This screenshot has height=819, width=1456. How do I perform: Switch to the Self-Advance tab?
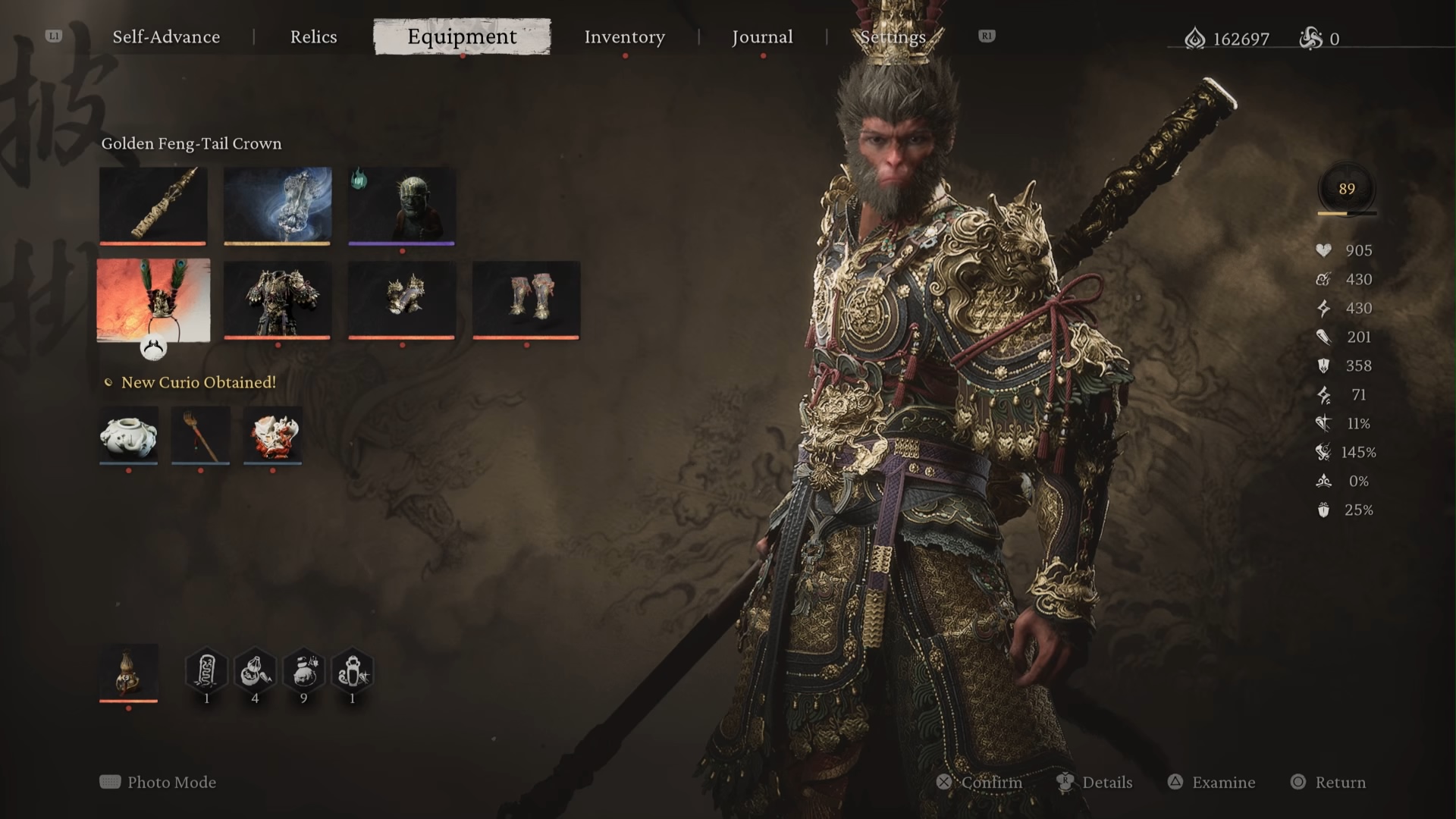click(166, 37)
